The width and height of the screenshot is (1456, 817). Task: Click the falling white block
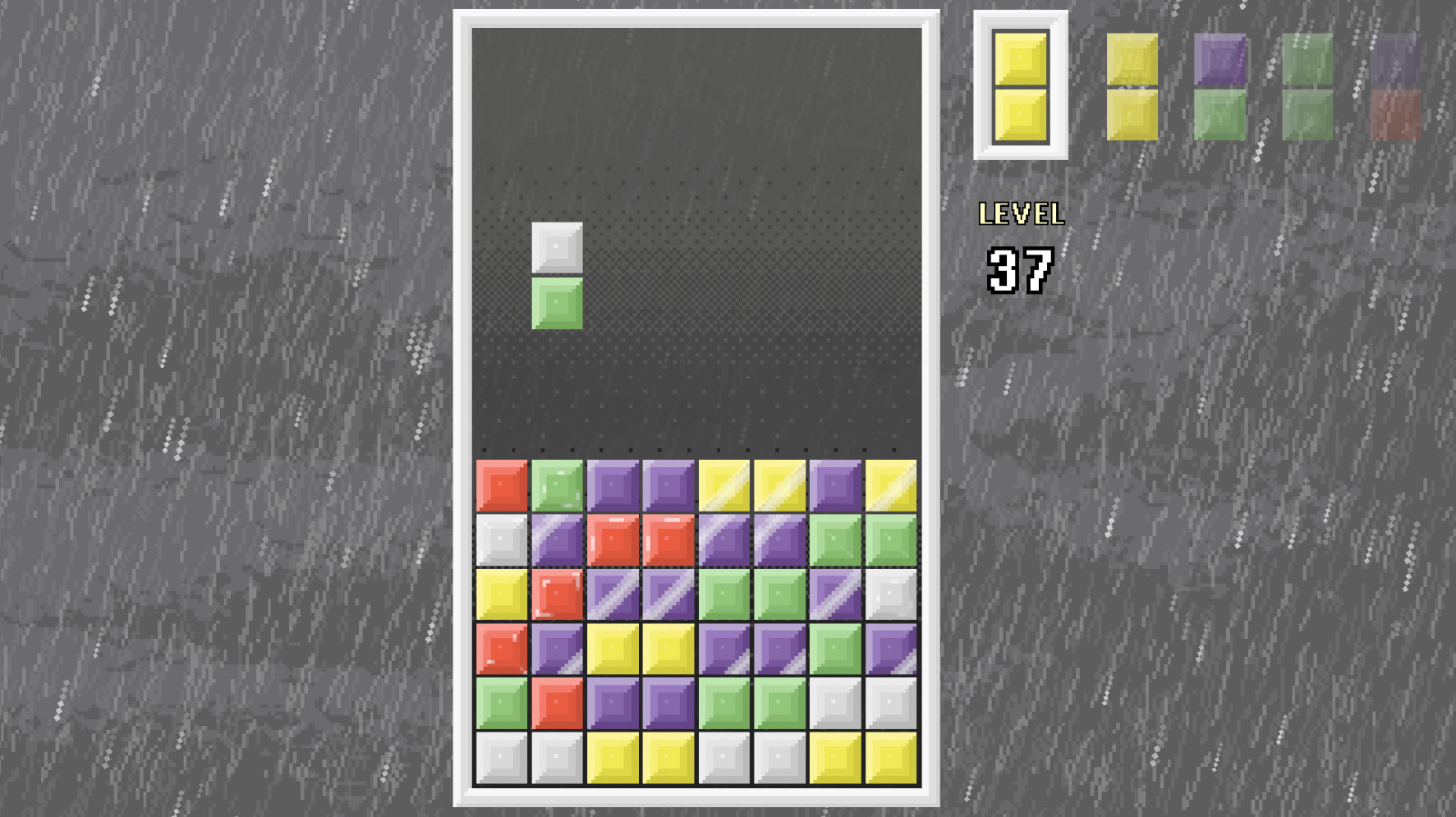557,247
